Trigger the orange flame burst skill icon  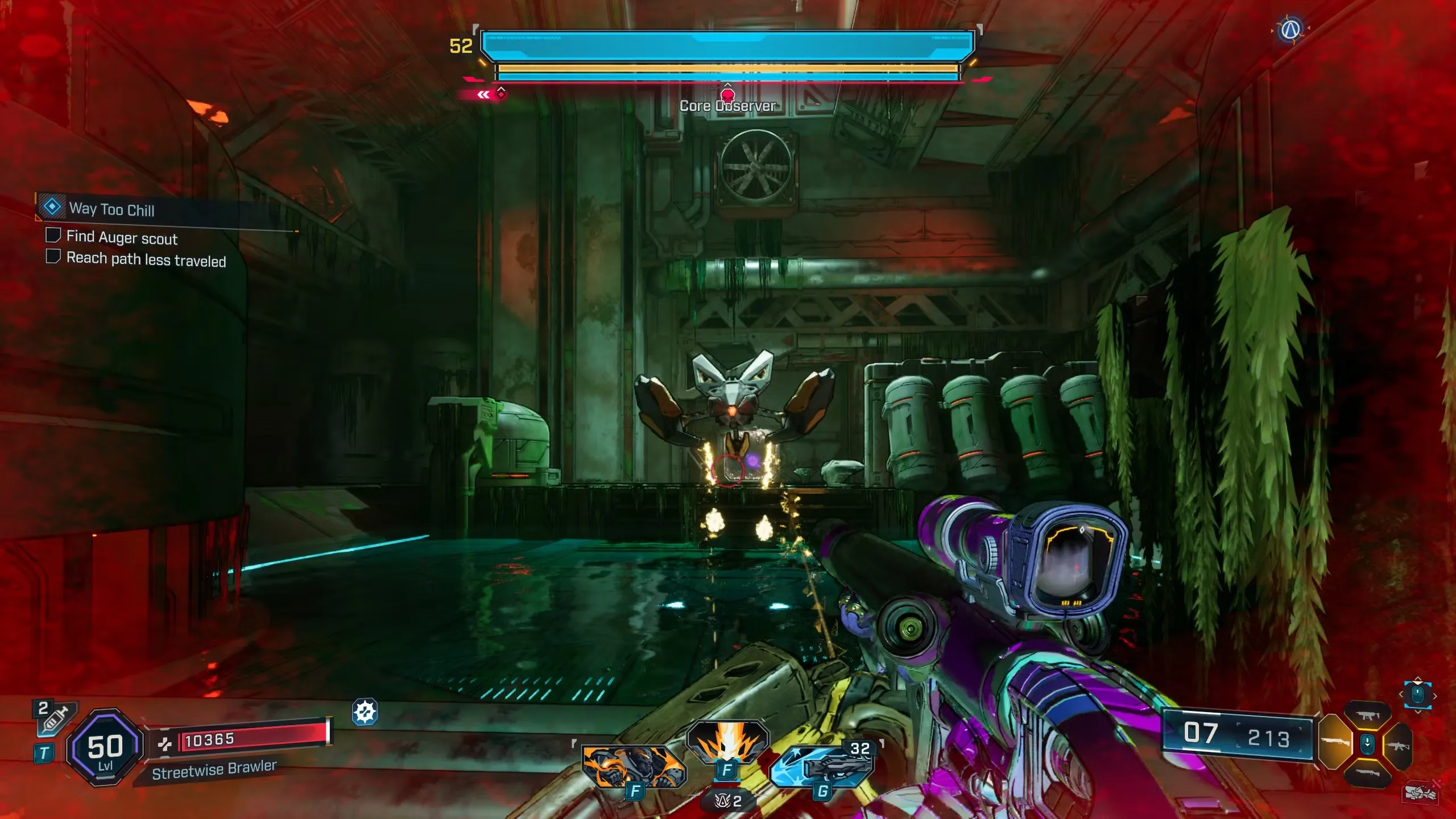pyautogui.click(x=727, y=742)
